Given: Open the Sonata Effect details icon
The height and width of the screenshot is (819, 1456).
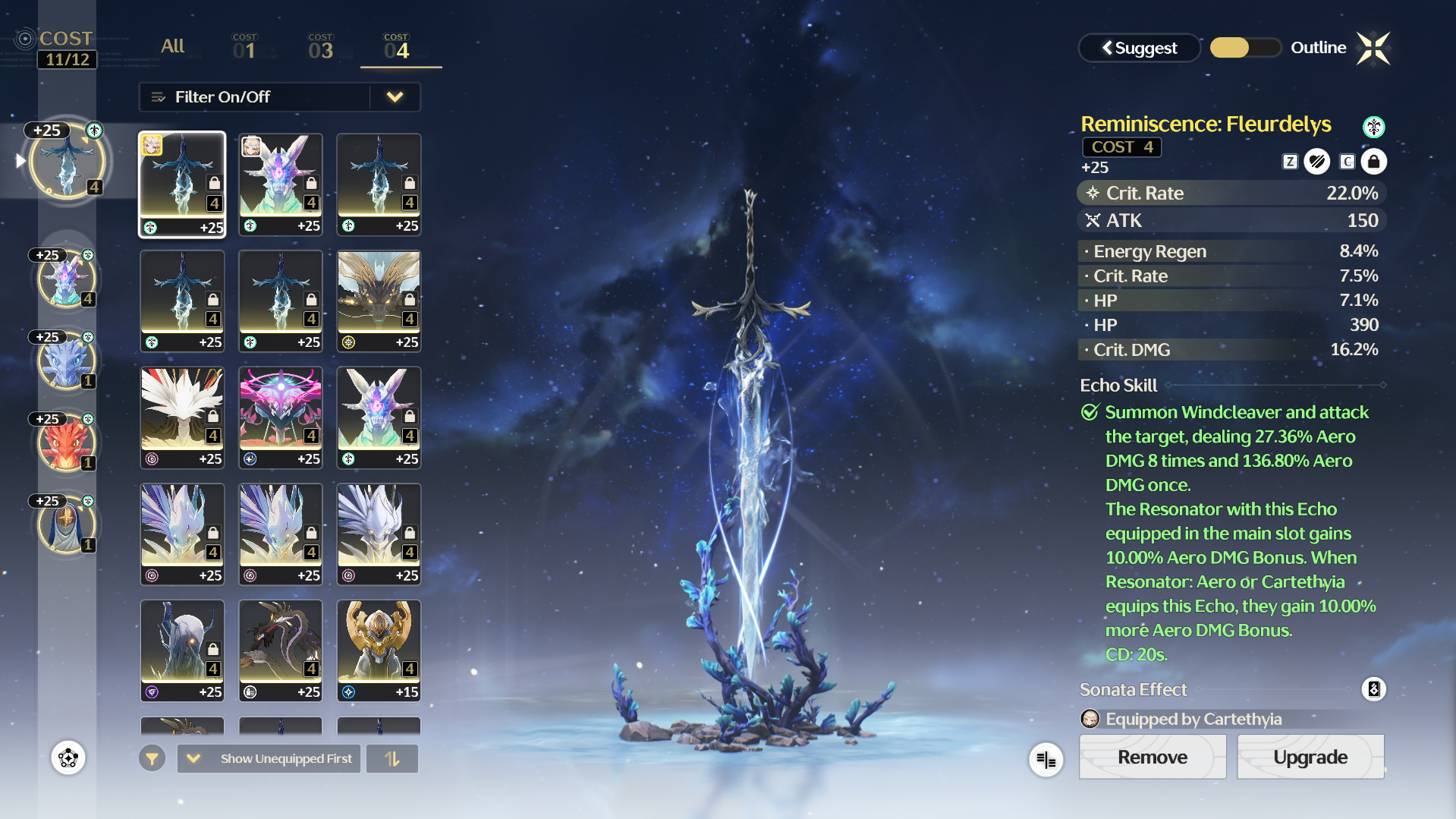Looking at the screenshot, I should pos(1373,689).
